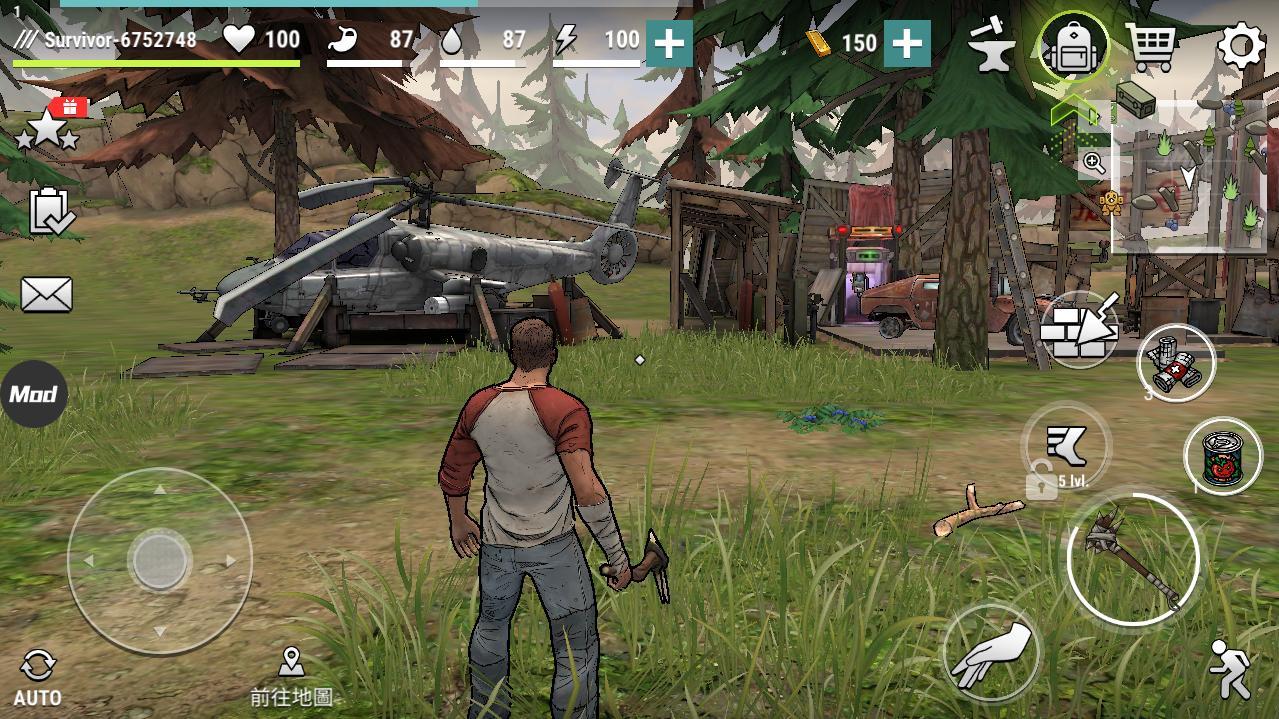Image resolution: width=1279 pixels, height=719 pixels.
Task: Tap the Mod menu button
Action: 33,394
